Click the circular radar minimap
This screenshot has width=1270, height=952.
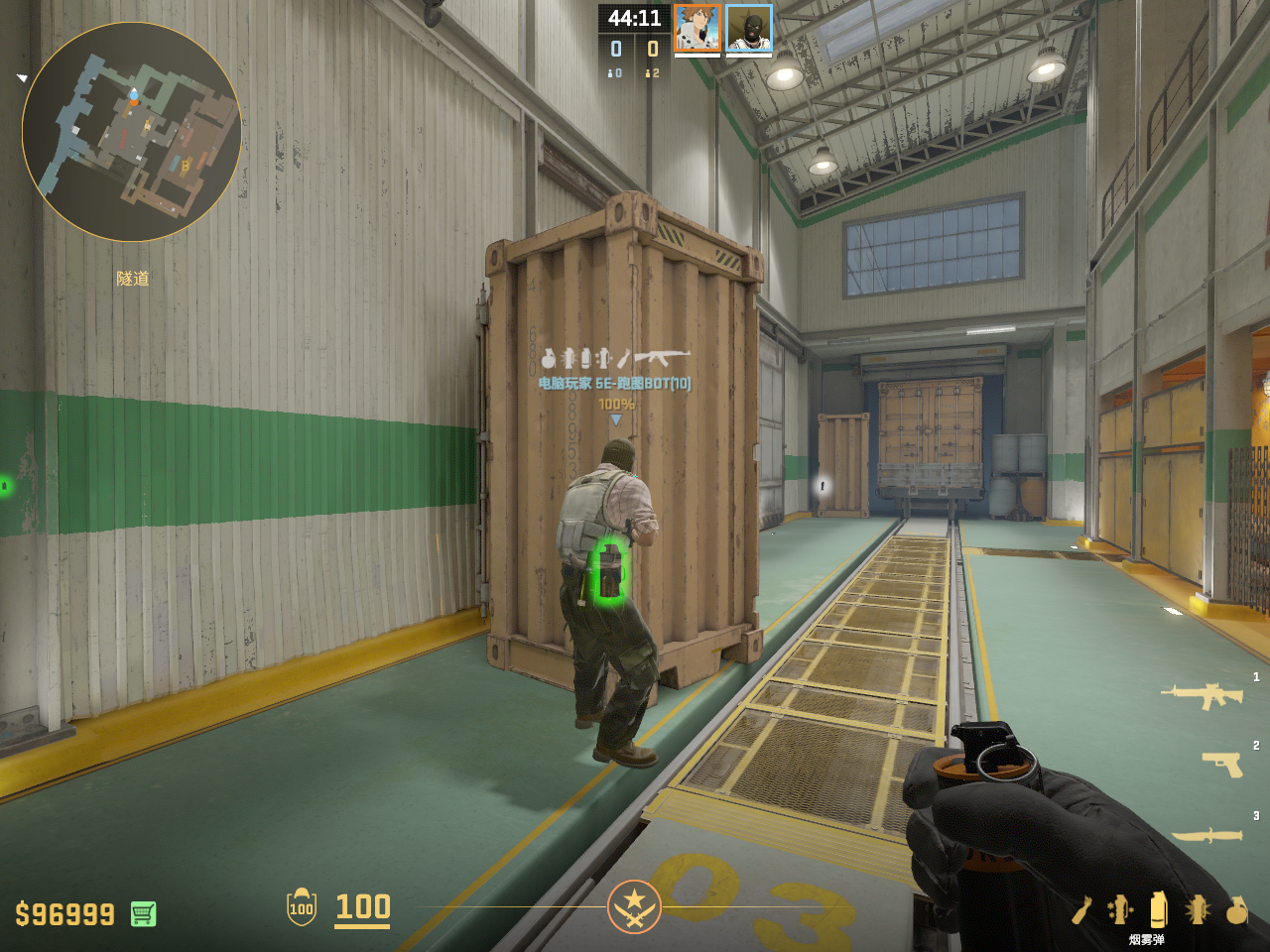131,132
